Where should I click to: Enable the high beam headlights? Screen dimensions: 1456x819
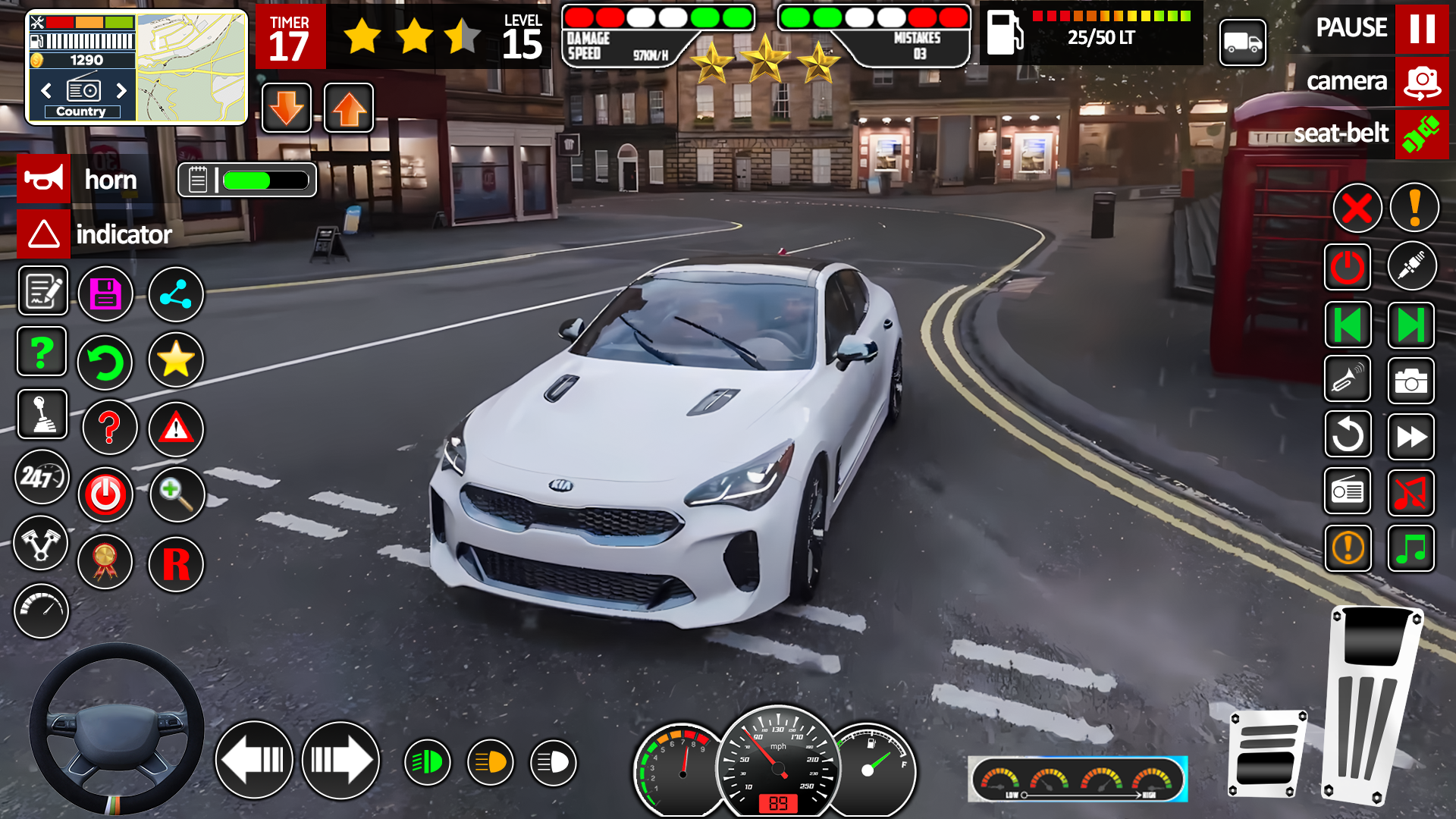click(553, 761)
